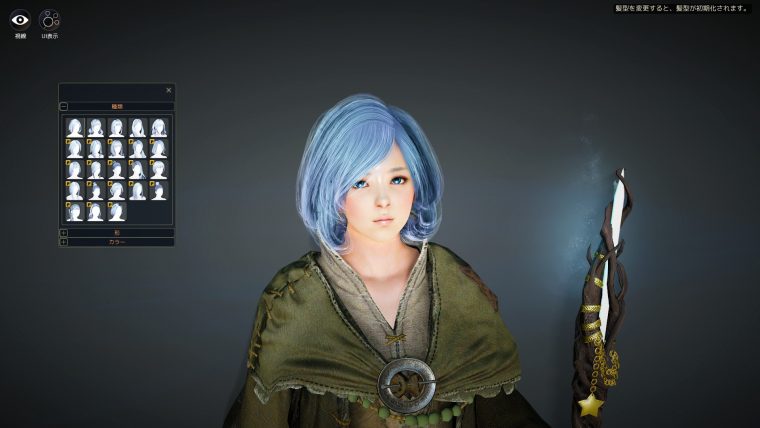Pick the last hairstyle thumbnail in the bottom row

[x=116, y=211]
